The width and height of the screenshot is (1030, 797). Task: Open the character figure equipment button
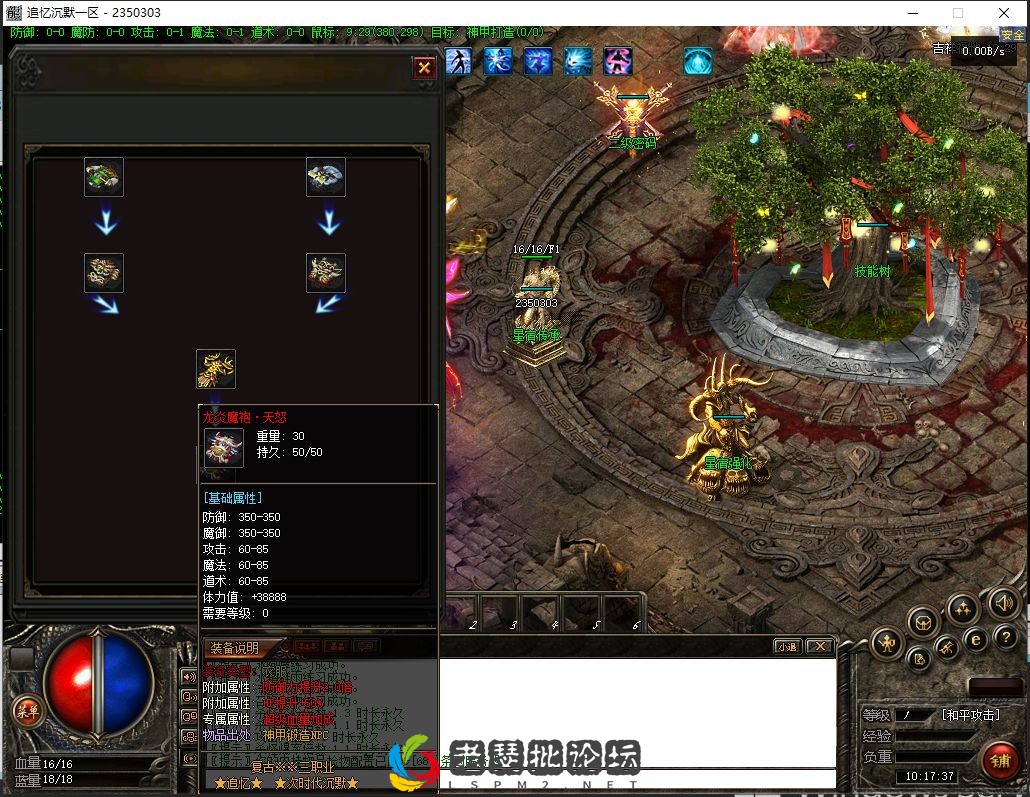click(886, 643)
